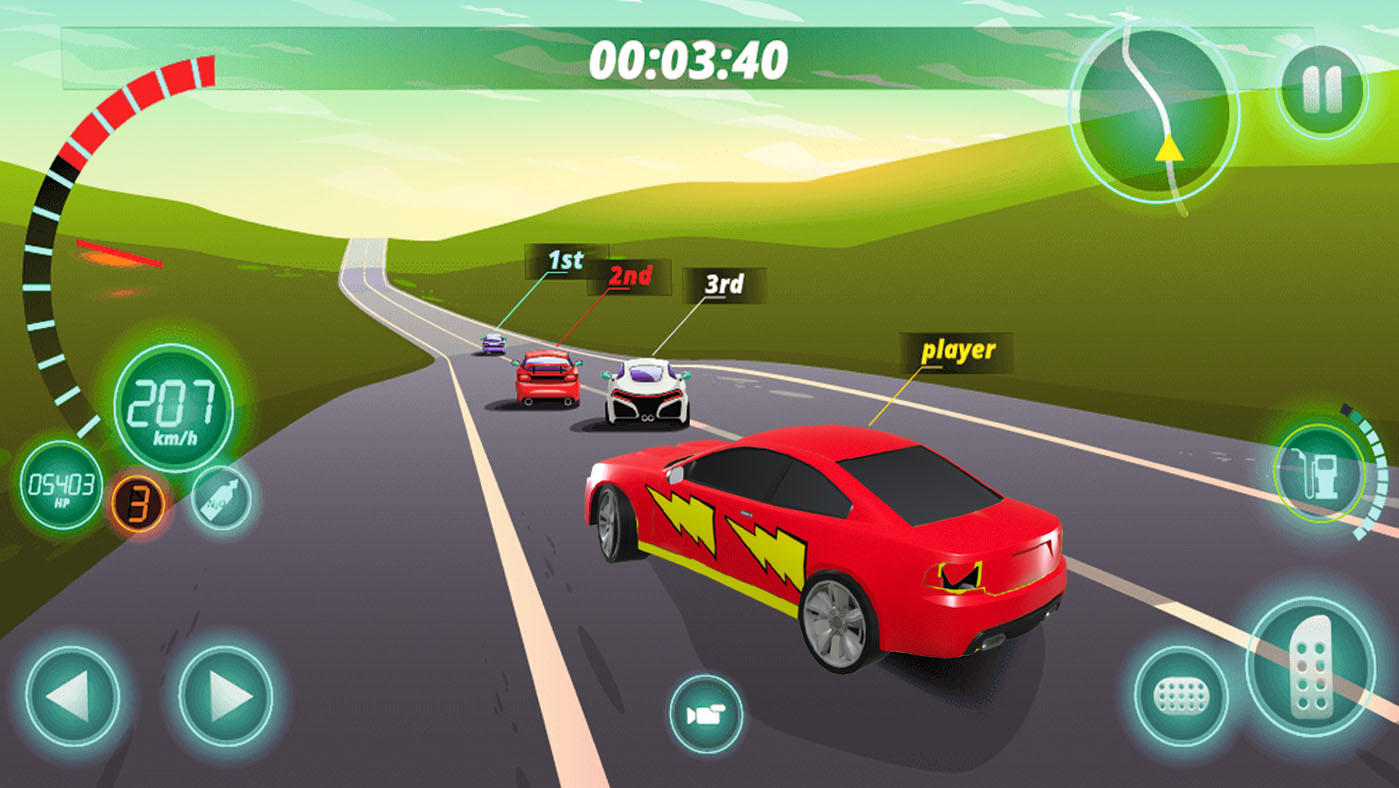The height and width of the screenshot is (788, 1399).
Task: Tap the brake pedal button
Action: [1181, 696]
